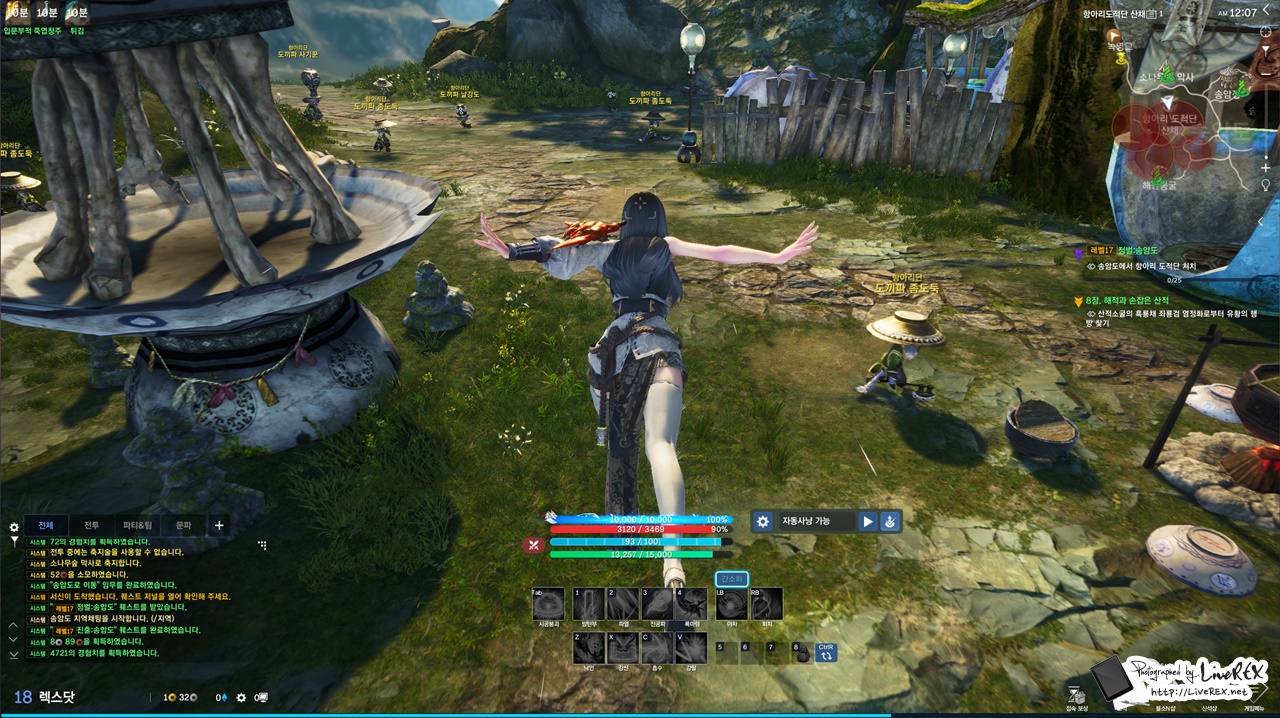This screenshot has width=1280, height=718.
Task: Click the 간소화 simplify button
Action: [x=731, y=578]
